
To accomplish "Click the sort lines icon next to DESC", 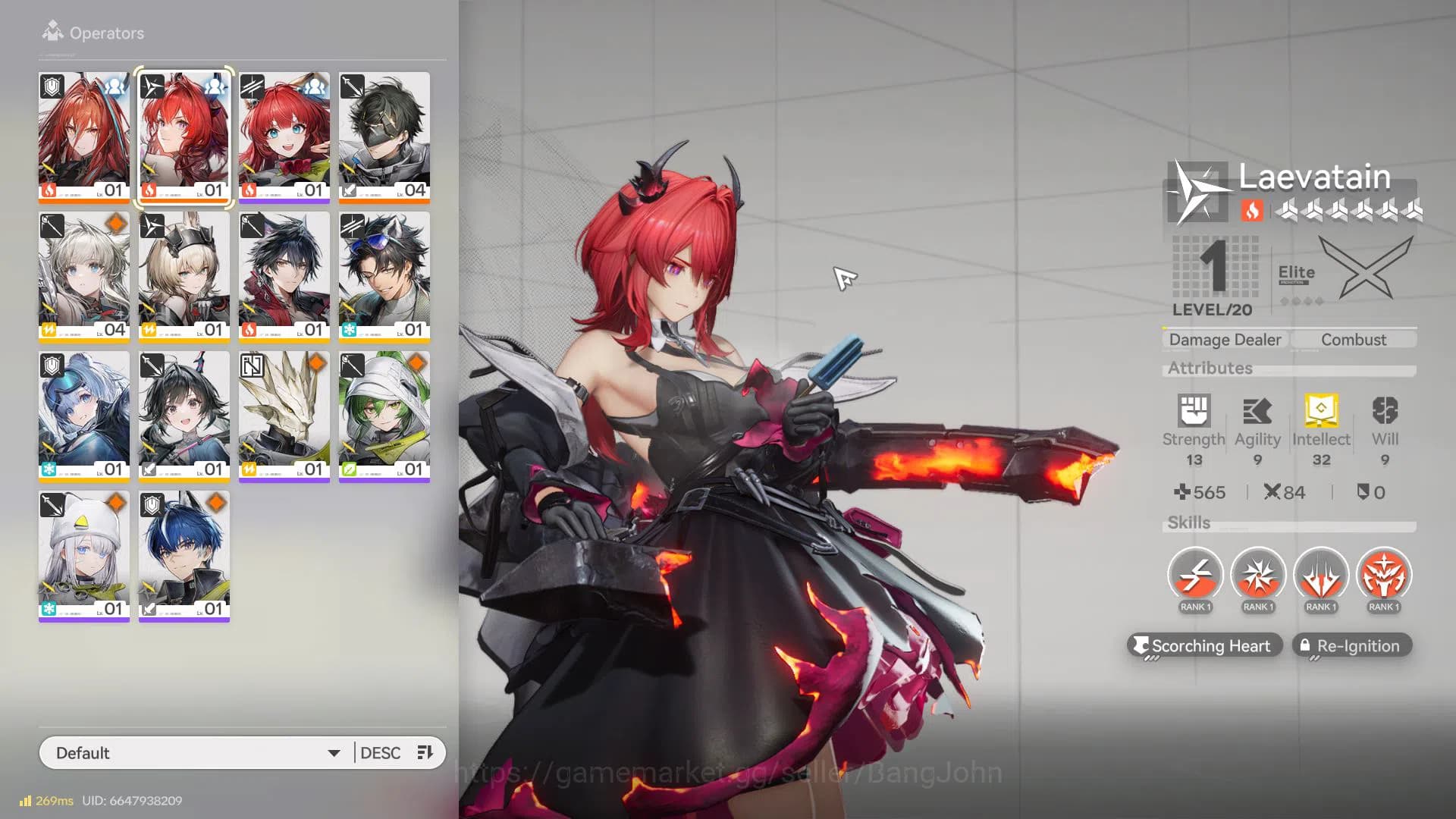I will click(425, 752).
